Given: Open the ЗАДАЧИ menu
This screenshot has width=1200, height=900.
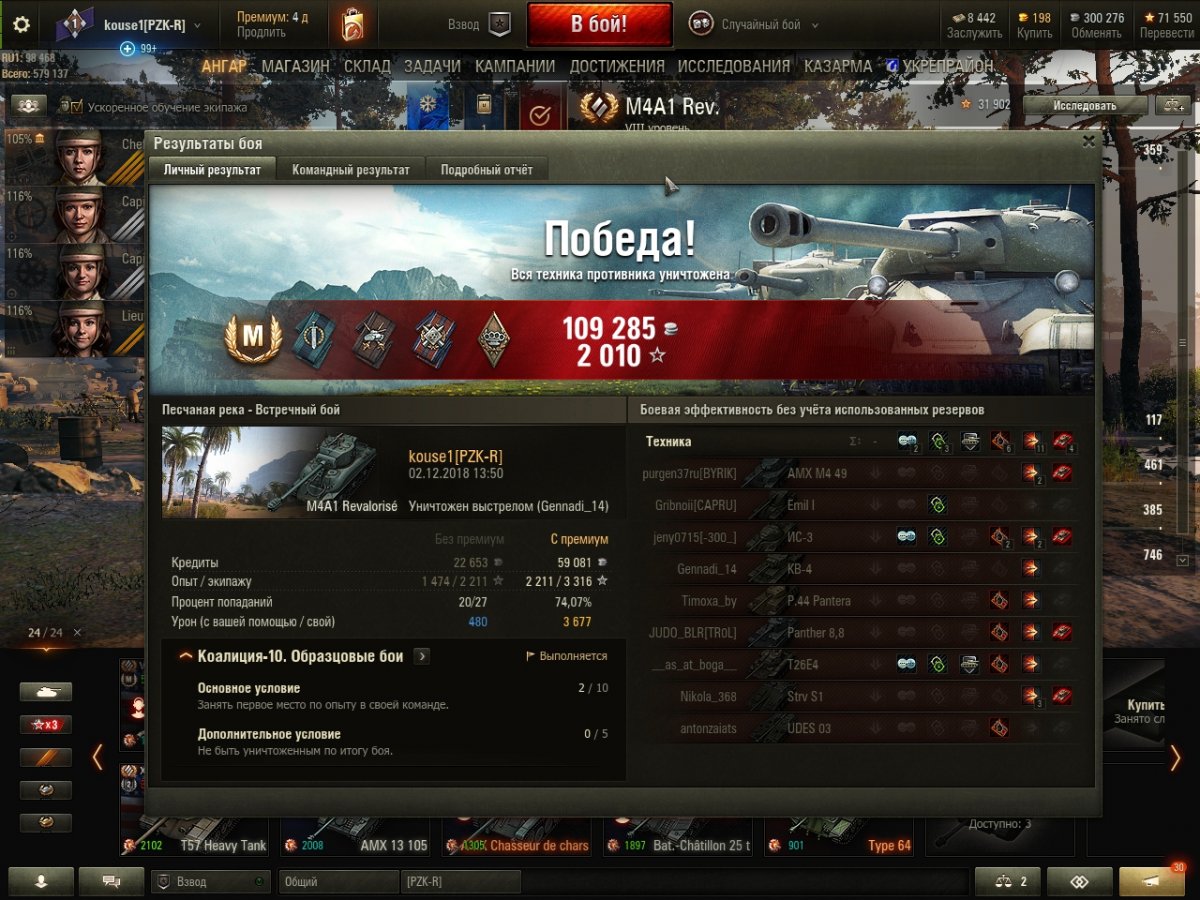Looking at the screenshot, I should [x=432, y=66].
